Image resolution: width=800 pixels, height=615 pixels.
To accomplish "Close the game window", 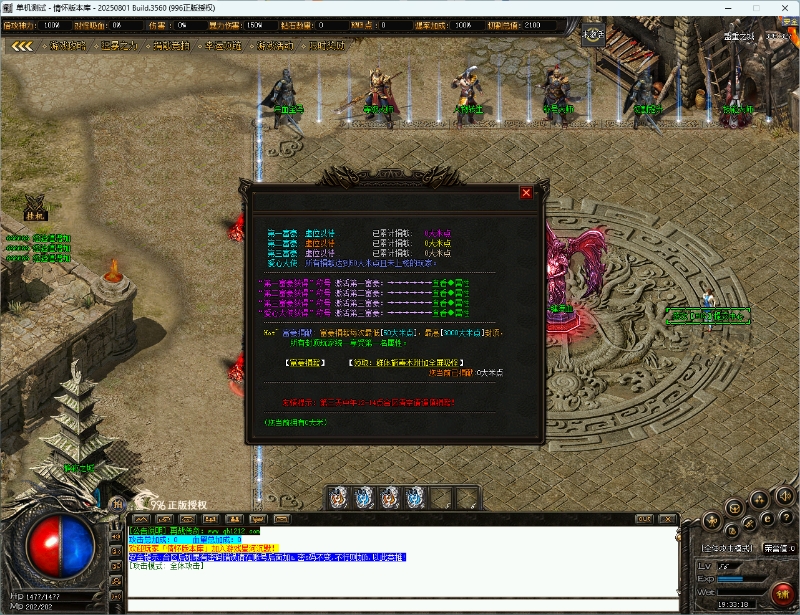I will click(x=783, y=8).
